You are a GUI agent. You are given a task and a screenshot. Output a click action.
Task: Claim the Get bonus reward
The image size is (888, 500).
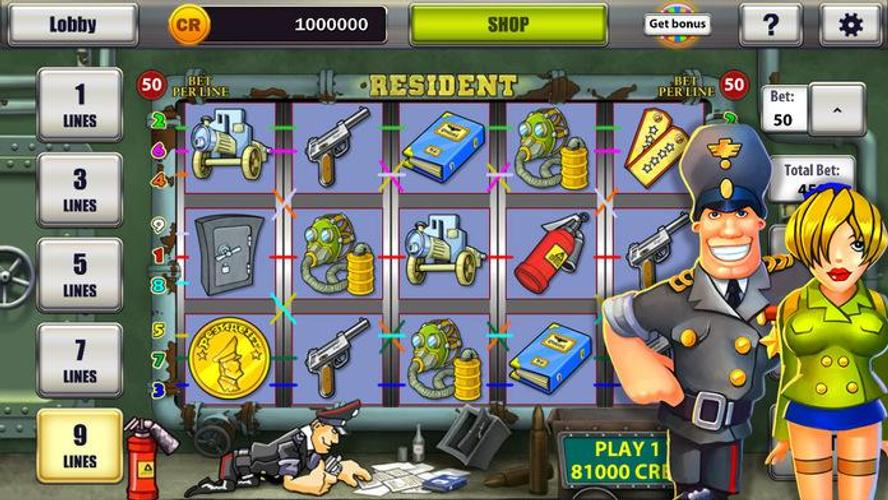click(x=678, y=24)
